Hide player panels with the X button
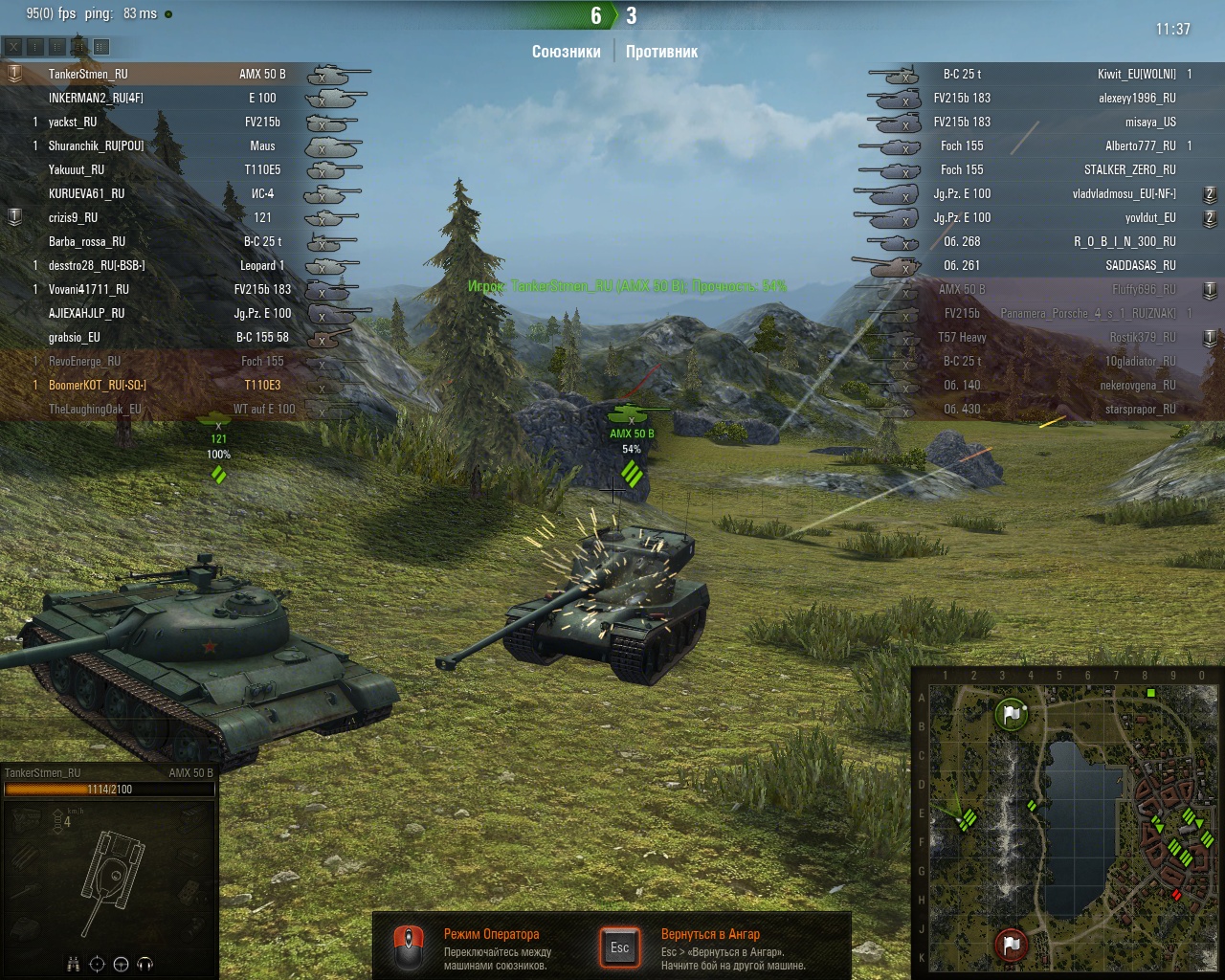The height and width of the screenshot is (980, 1225). [13, 46]
